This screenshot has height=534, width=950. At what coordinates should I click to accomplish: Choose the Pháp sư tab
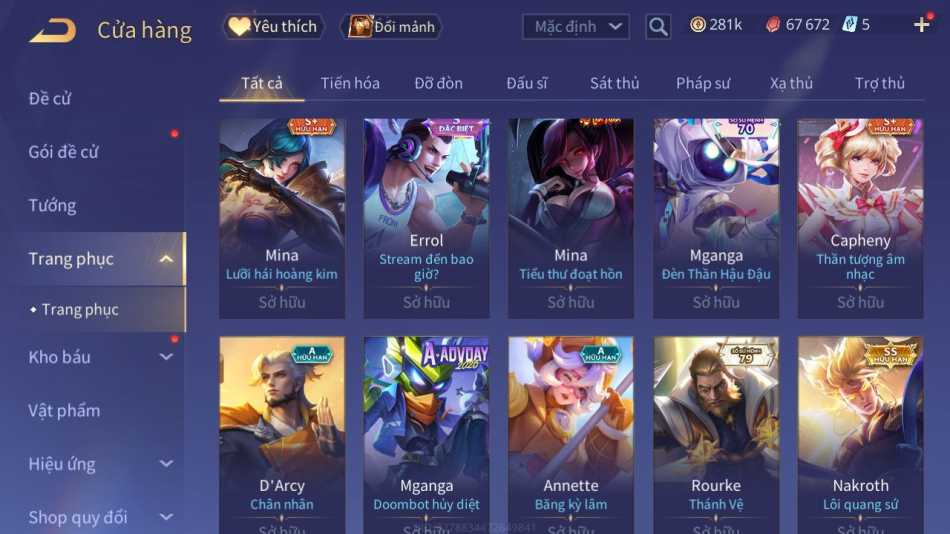click(x=702, y=83)
